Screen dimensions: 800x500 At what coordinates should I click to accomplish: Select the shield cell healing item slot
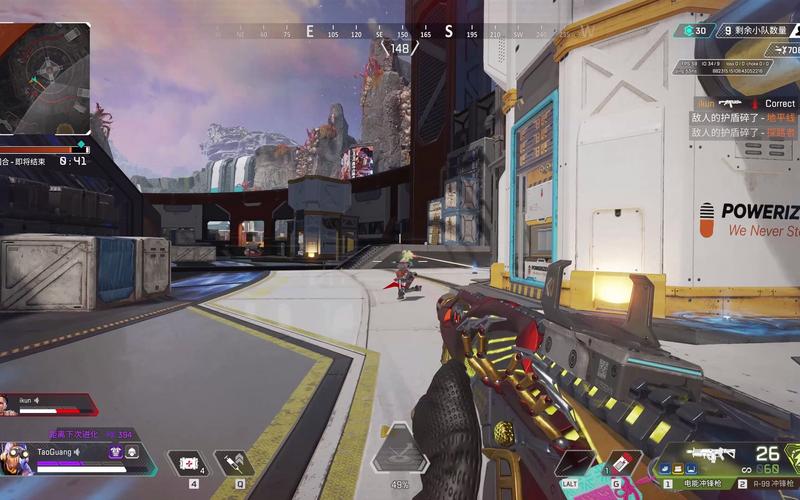point(187,463)
